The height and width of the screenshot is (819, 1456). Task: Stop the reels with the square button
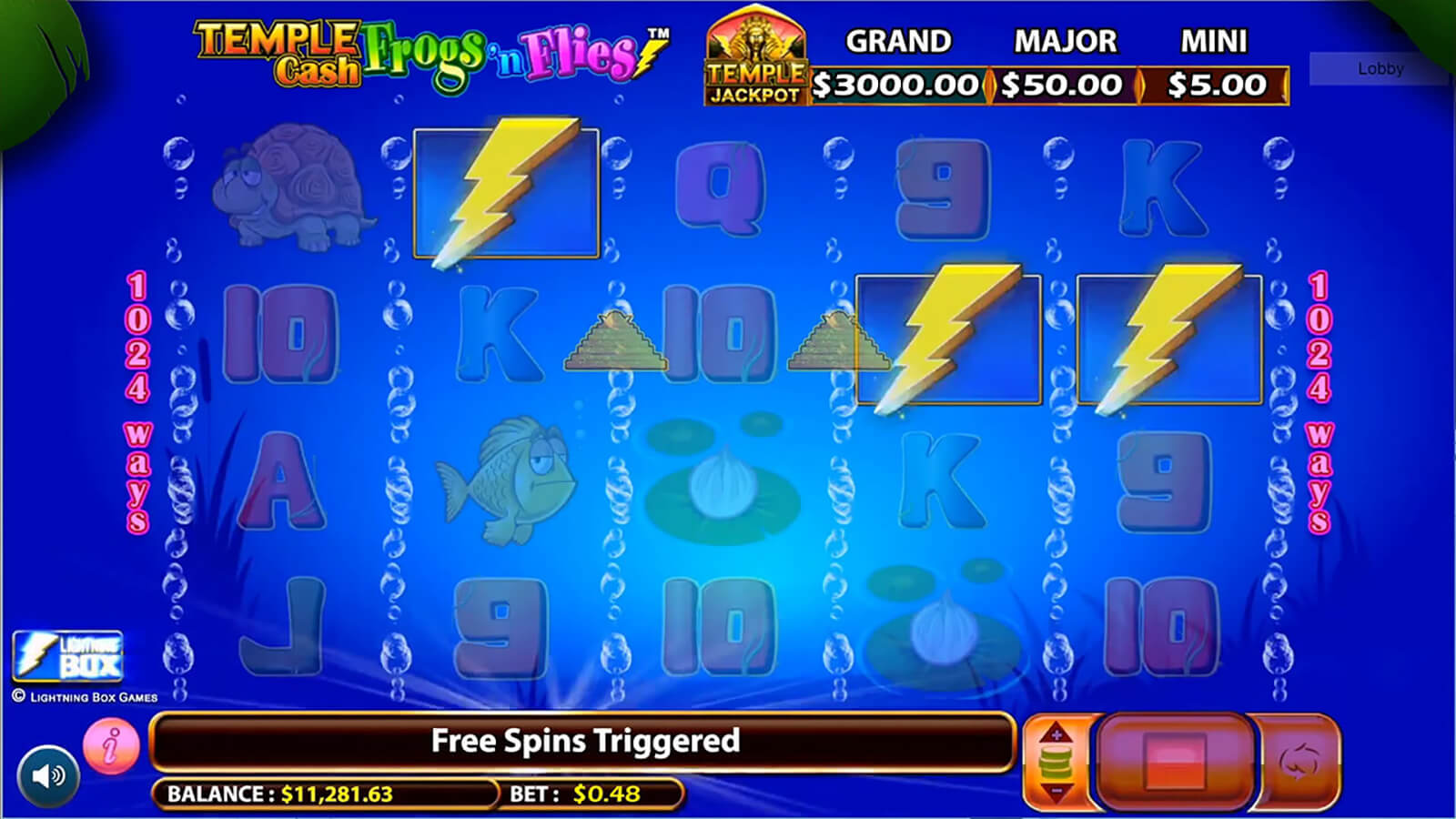coord(1174,761)
